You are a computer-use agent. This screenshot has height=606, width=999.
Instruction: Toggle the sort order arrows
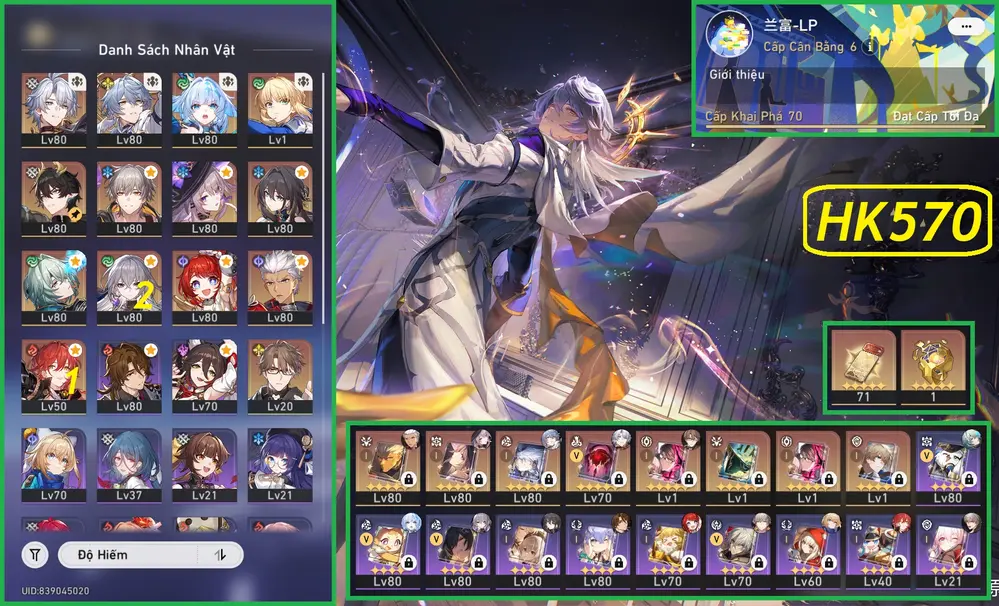(x=220, y=555)
